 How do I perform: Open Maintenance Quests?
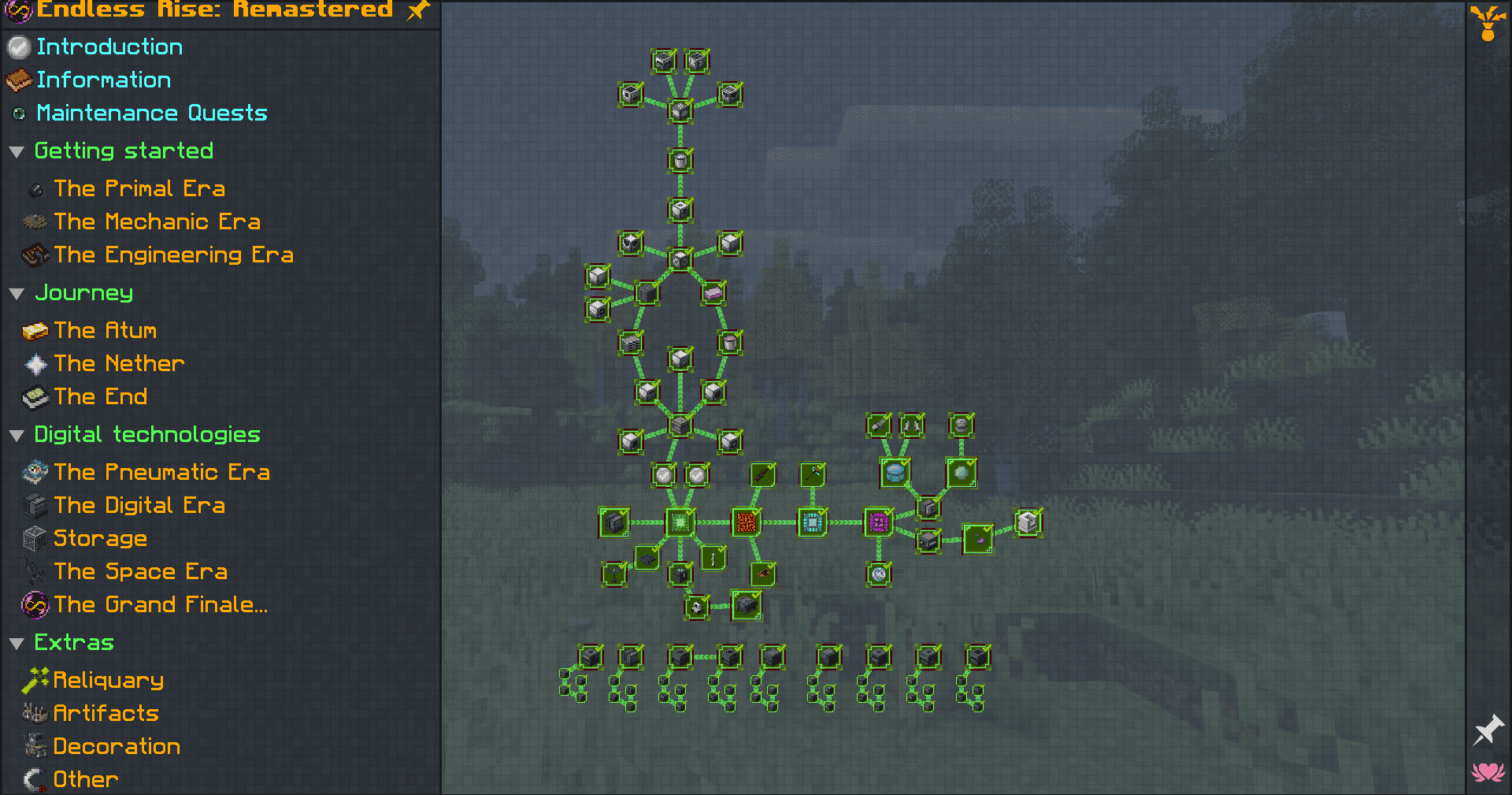[151, 113]
